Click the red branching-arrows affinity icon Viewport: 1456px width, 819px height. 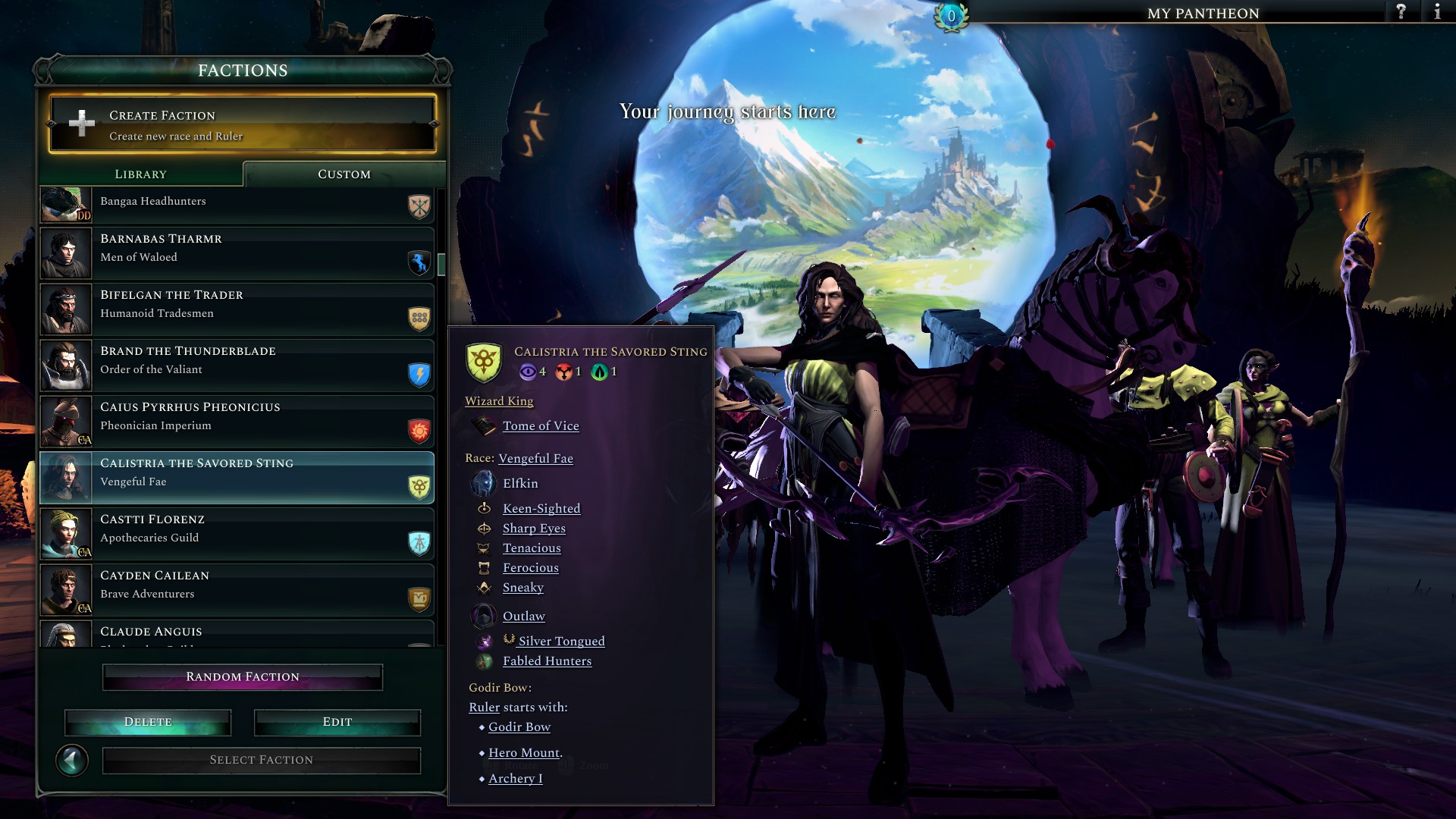[564, 372]
